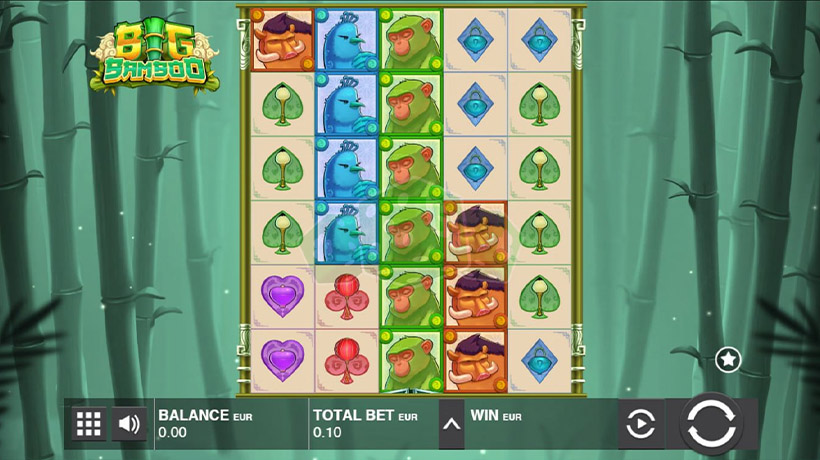Screen dimensions: 820x460
Task: Open the autoplay settings button
Action: 640,425
